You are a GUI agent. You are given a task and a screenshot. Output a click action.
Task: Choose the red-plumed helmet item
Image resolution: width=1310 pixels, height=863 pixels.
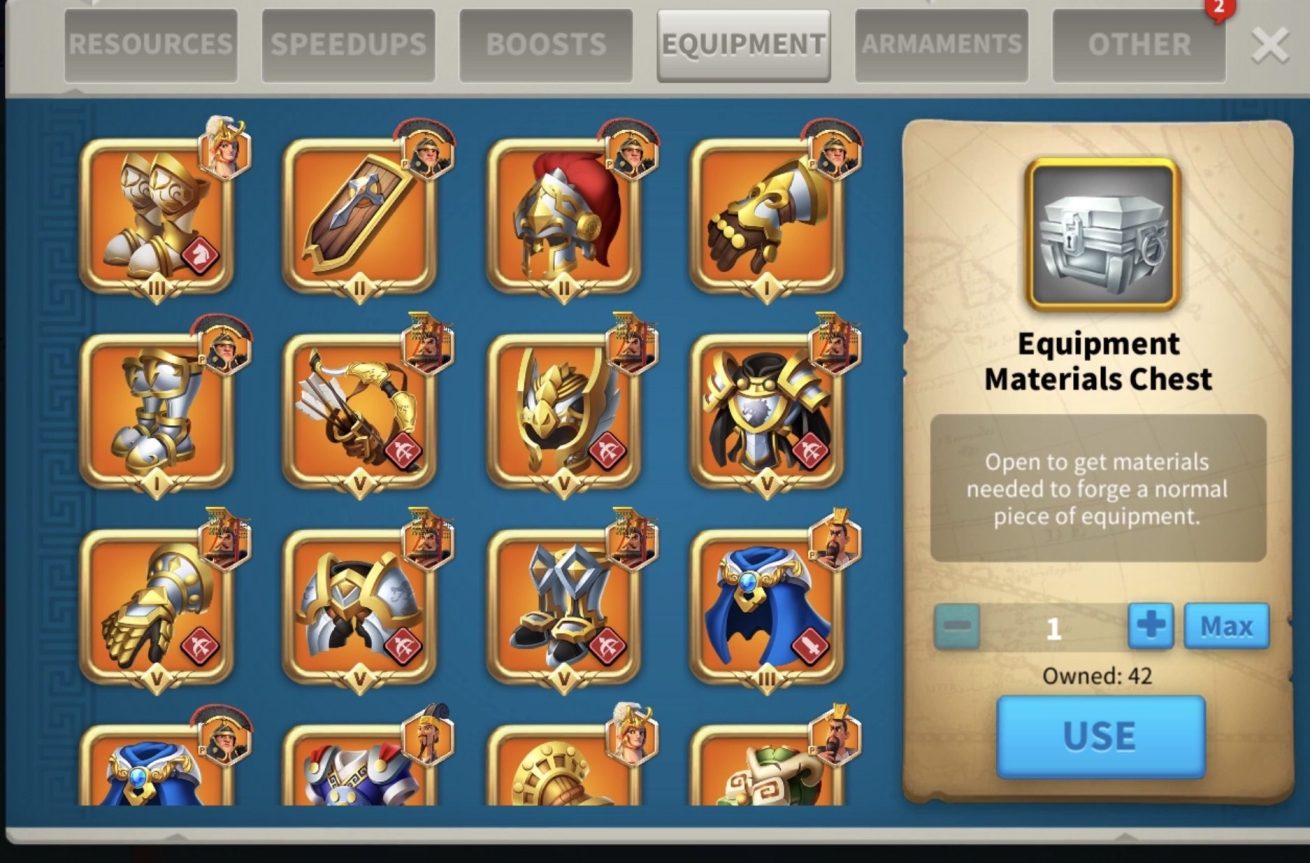pyautogui.click(x=564, y=216)
